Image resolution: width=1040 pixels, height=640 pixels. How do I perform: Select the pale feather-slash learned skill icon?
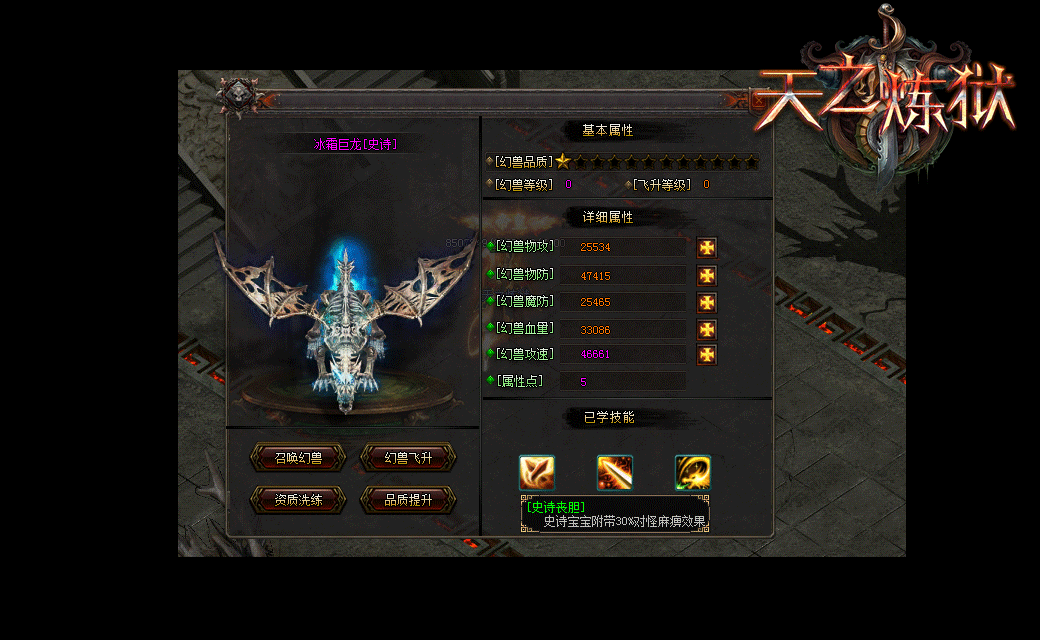(x=537, y=472)
